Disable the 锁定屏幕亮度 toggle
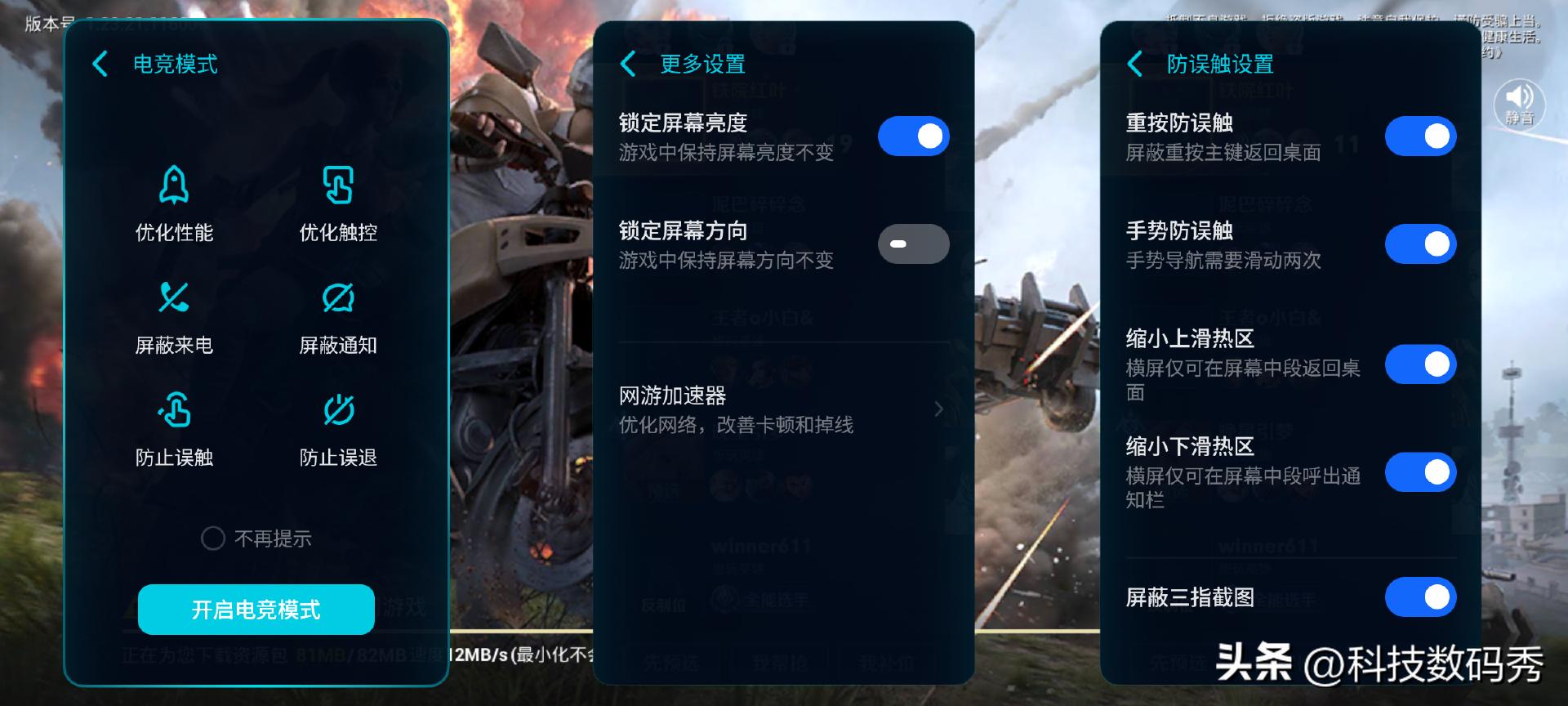The width and height of the screenshot is (1568, 706). click(x=912, y=136)
